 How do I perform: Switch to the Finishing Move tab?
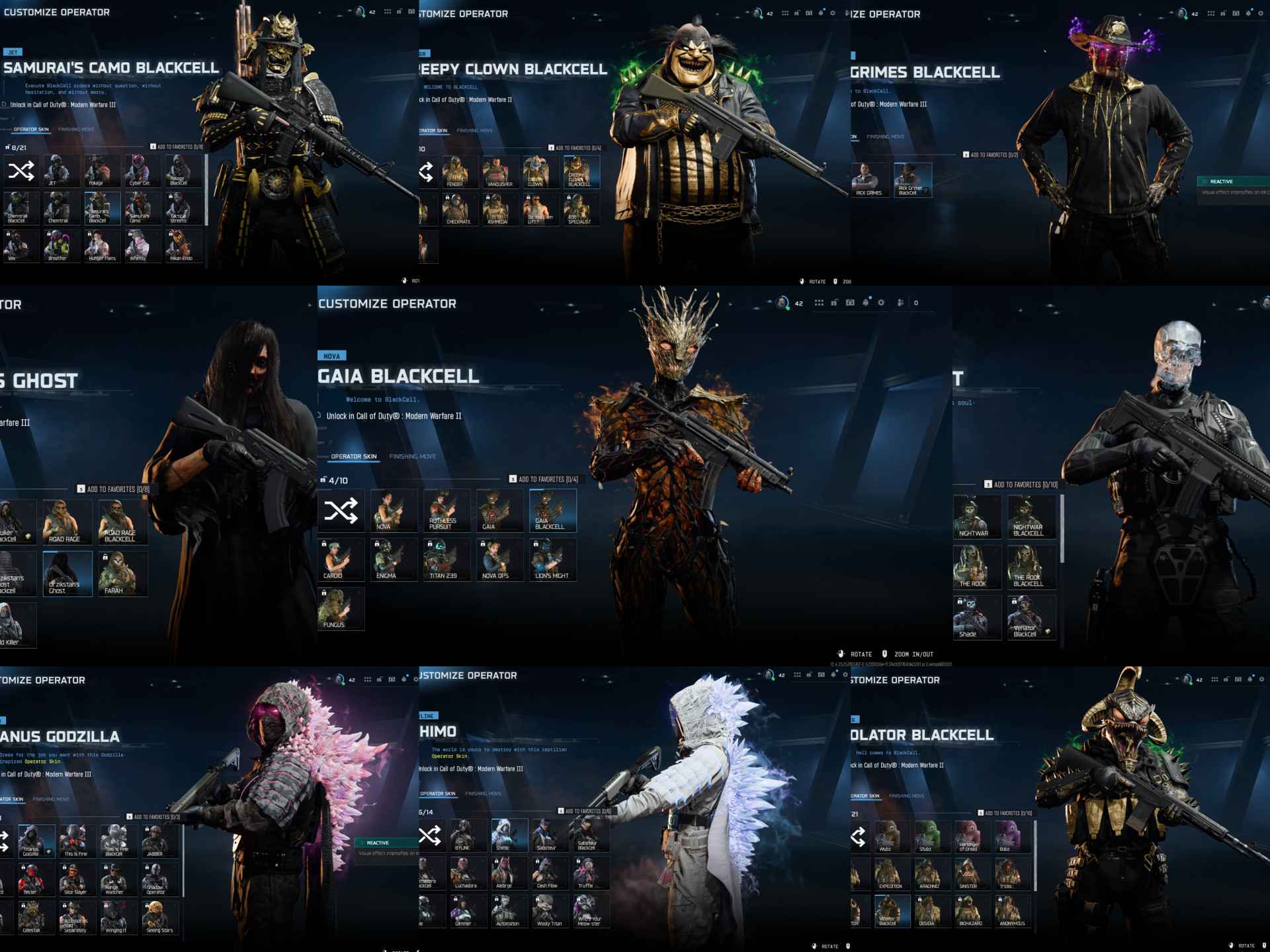pos(413,456)
